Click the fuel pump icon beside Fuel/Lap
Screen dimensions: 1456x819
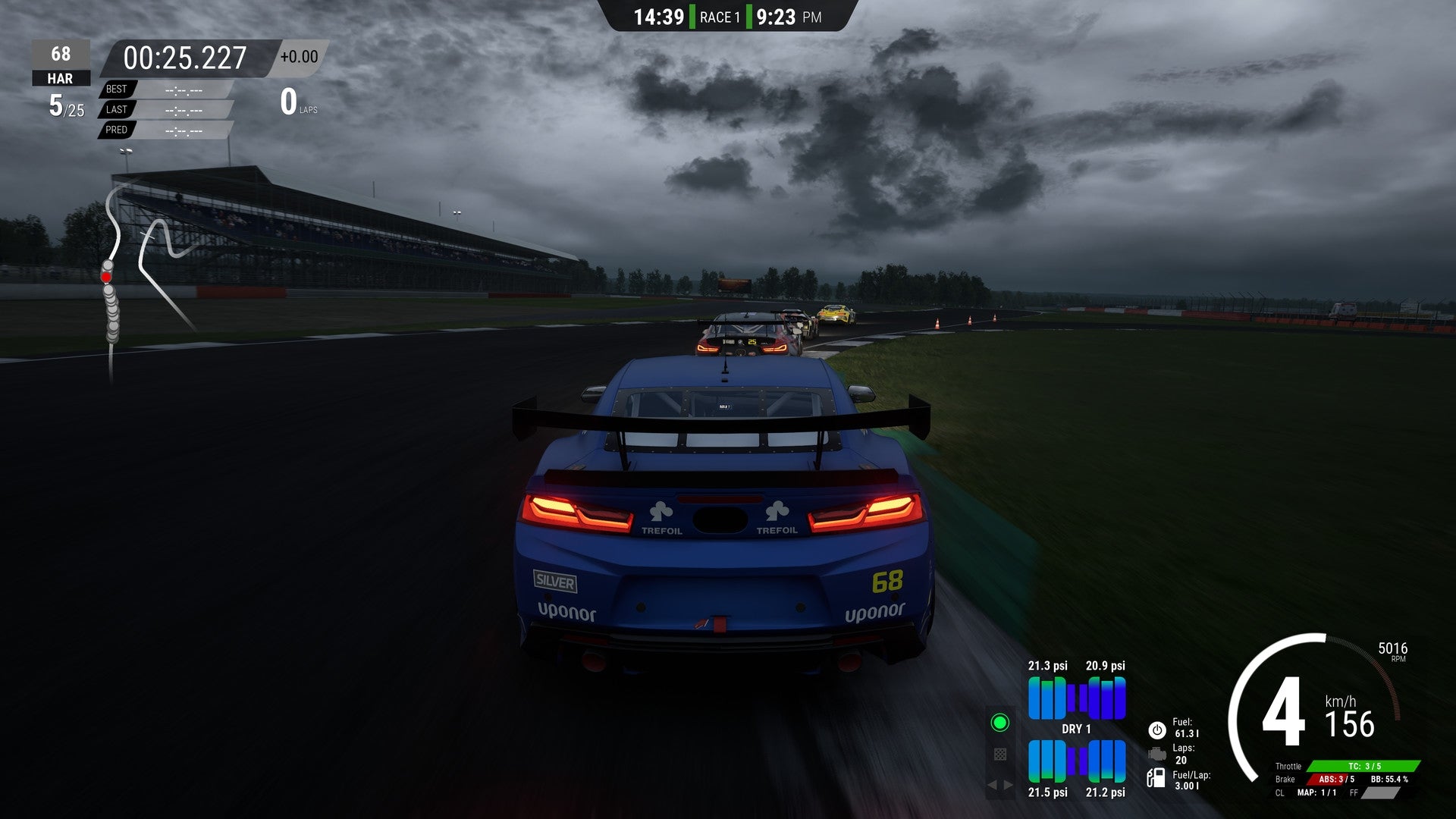pos(1156,779)
